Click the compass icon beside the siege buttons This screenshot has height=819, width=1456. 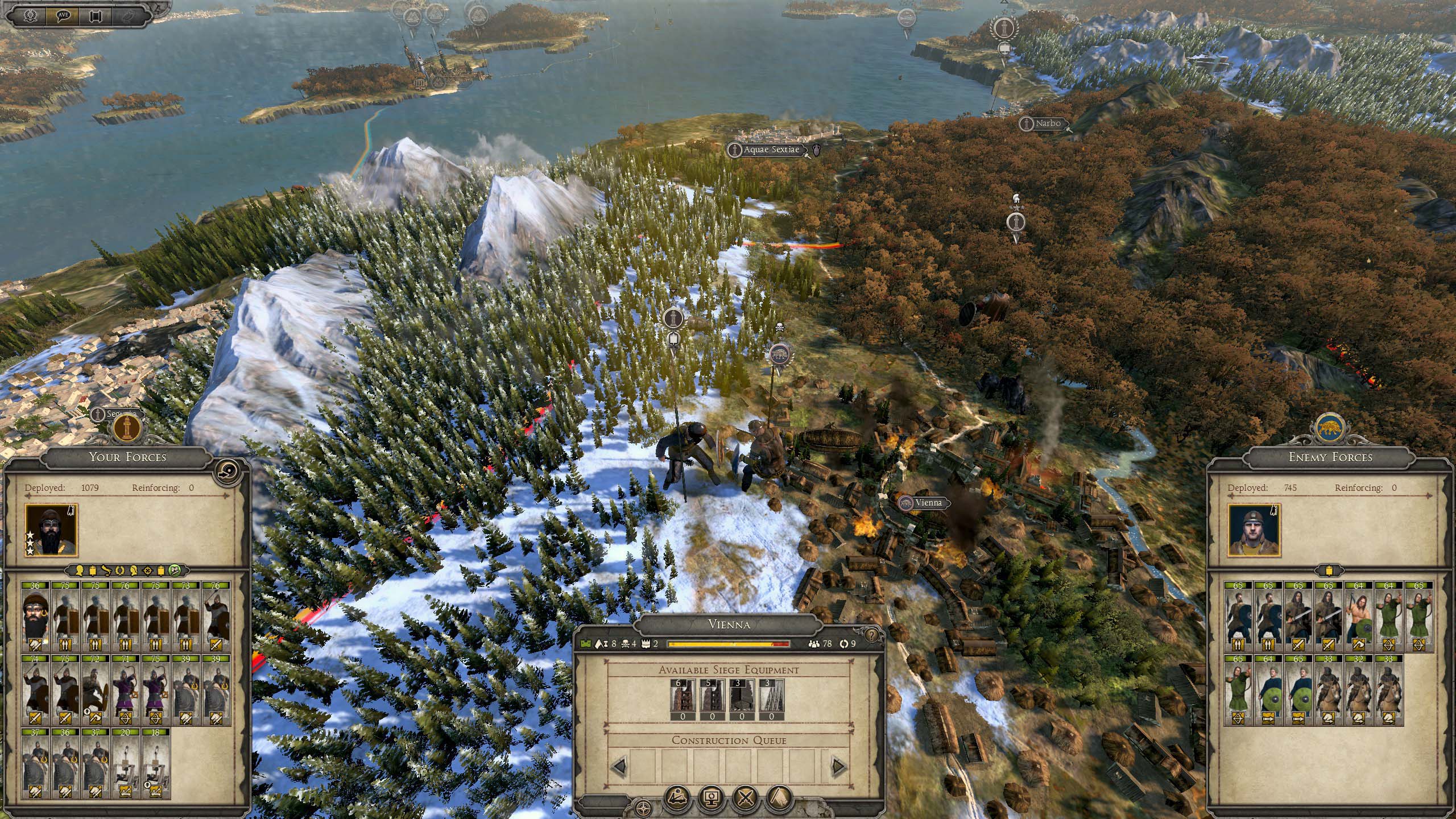point(643,808)
